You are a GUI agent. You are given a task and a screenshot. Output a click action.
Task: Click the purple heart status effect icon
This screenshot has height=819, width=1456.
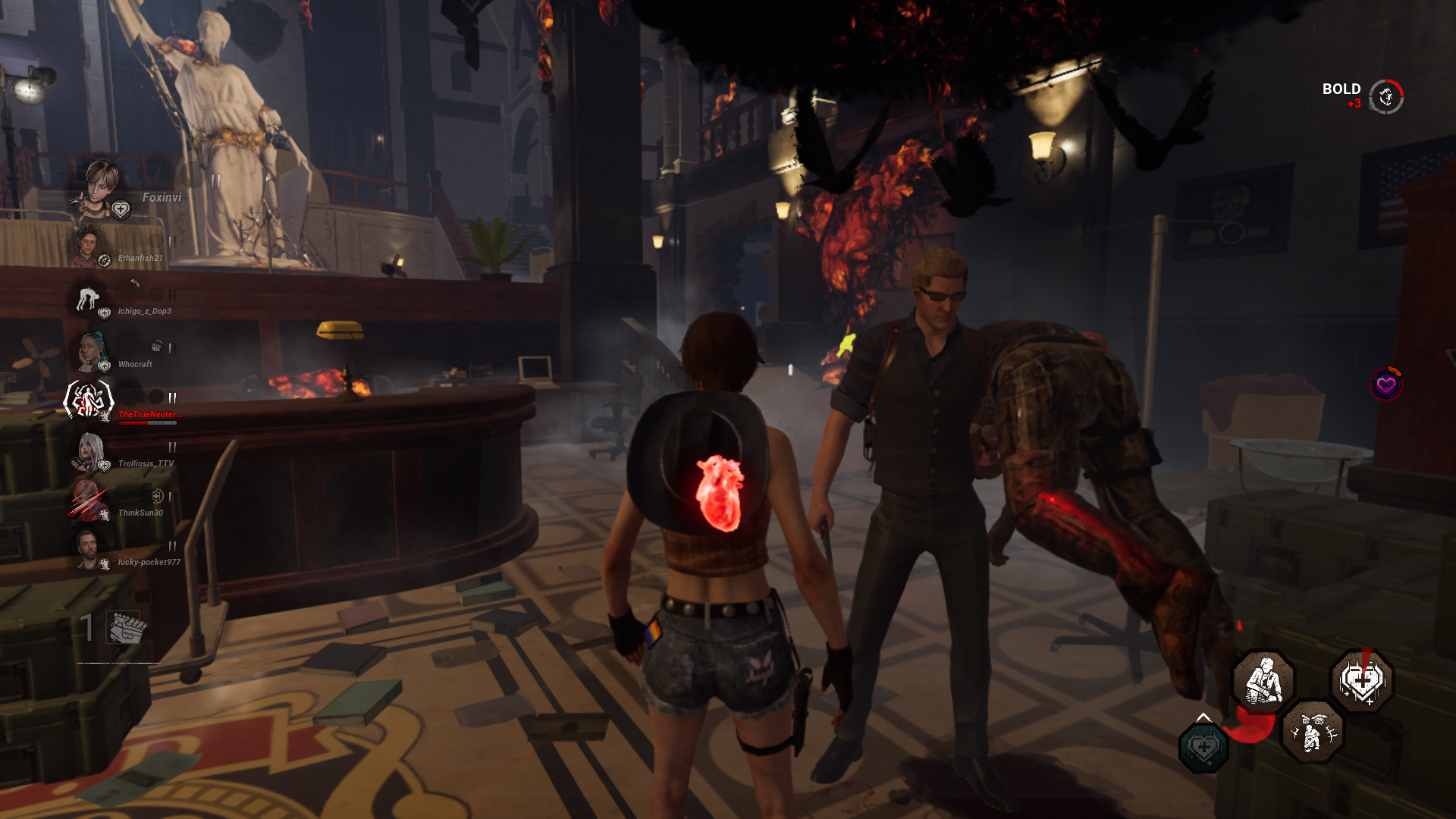[1386, 384]
